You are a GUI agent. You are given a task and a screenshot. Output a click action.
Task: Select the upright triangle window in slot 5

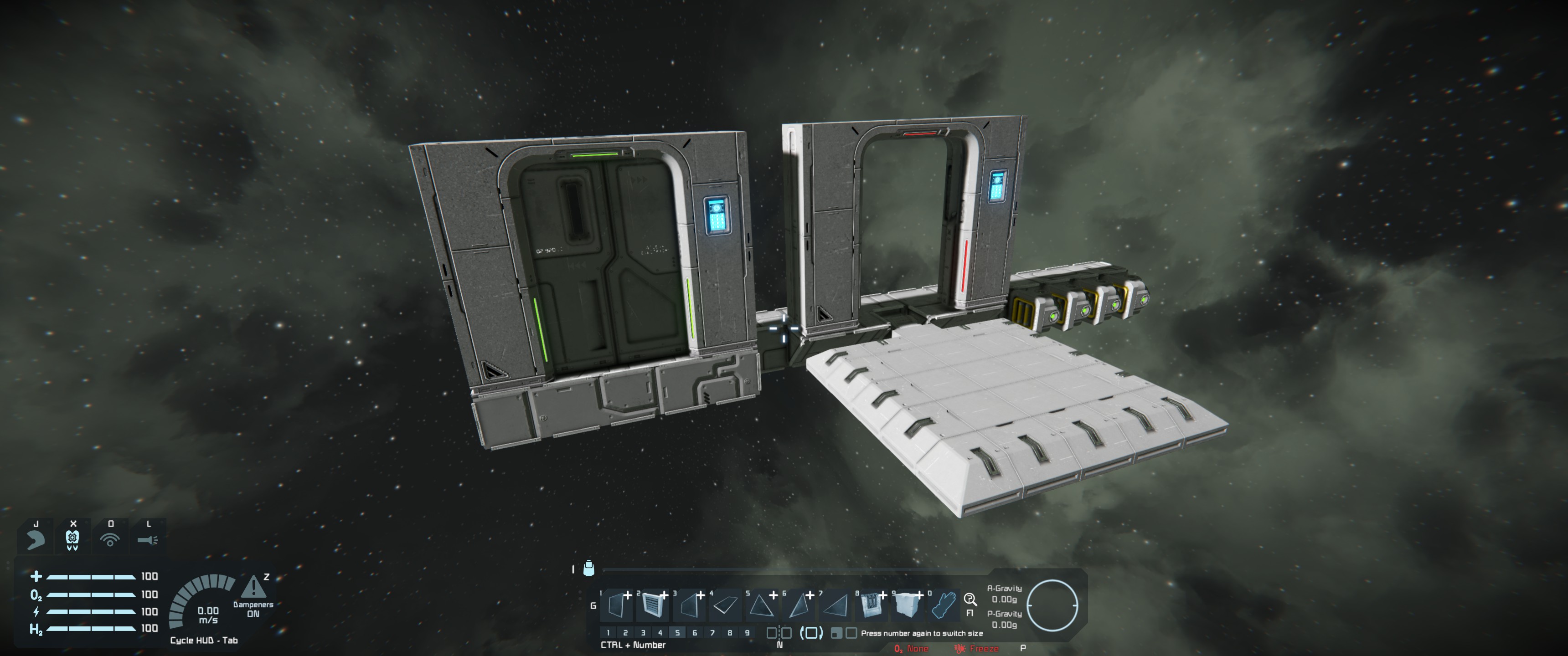pos(761,606)
